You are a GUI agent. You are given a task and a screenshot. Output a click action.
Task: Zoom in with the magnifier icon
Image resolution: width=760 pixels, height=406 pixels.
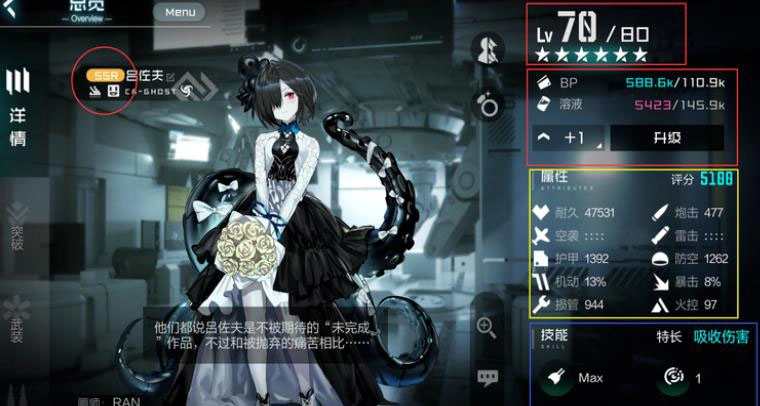[487, 326]
